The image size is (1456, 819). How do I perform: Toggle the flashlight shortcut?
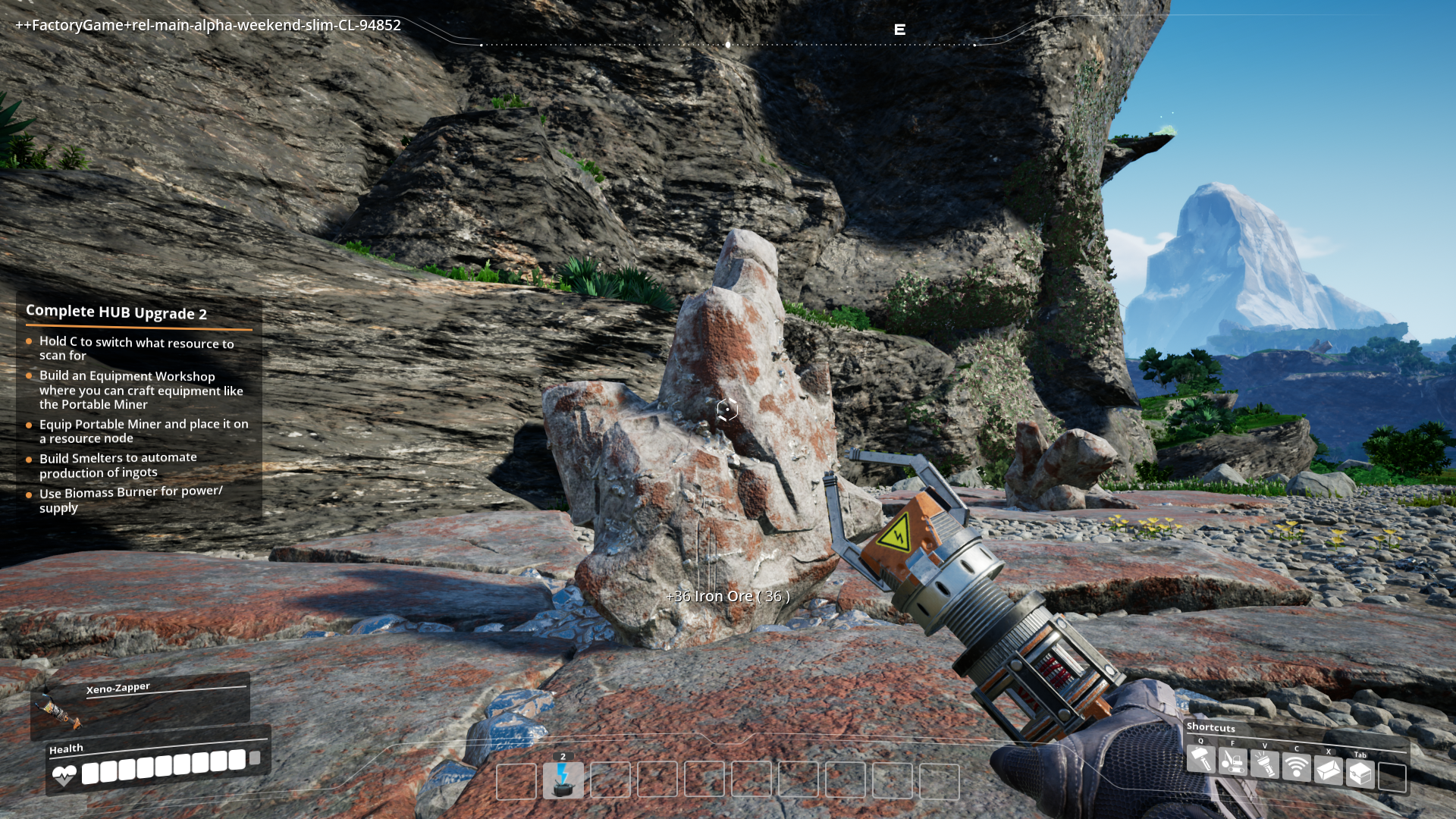click(x=1265, y=764)
